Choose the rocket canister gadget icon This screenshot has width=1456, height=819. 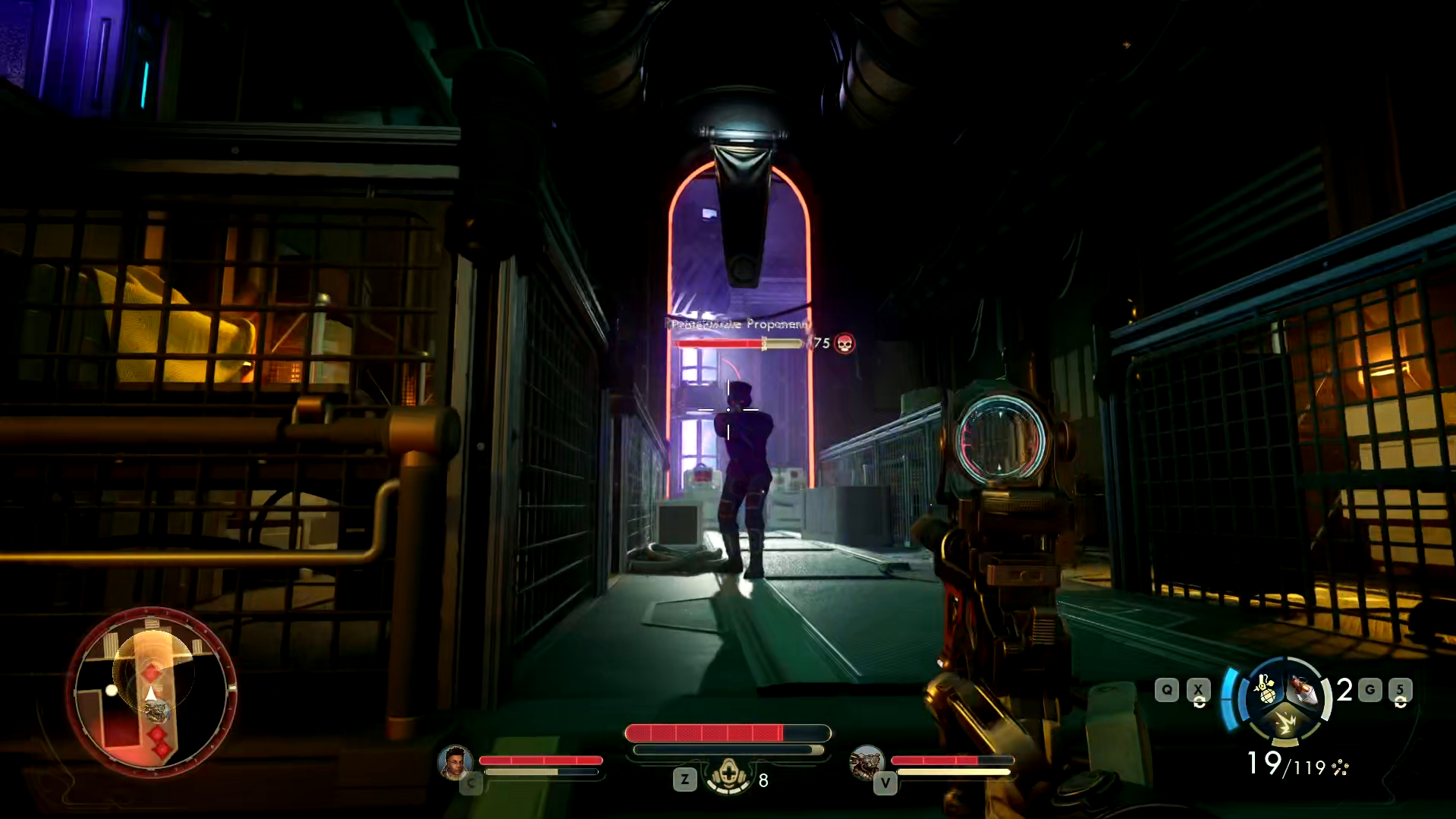click(x=1303, y=690)
